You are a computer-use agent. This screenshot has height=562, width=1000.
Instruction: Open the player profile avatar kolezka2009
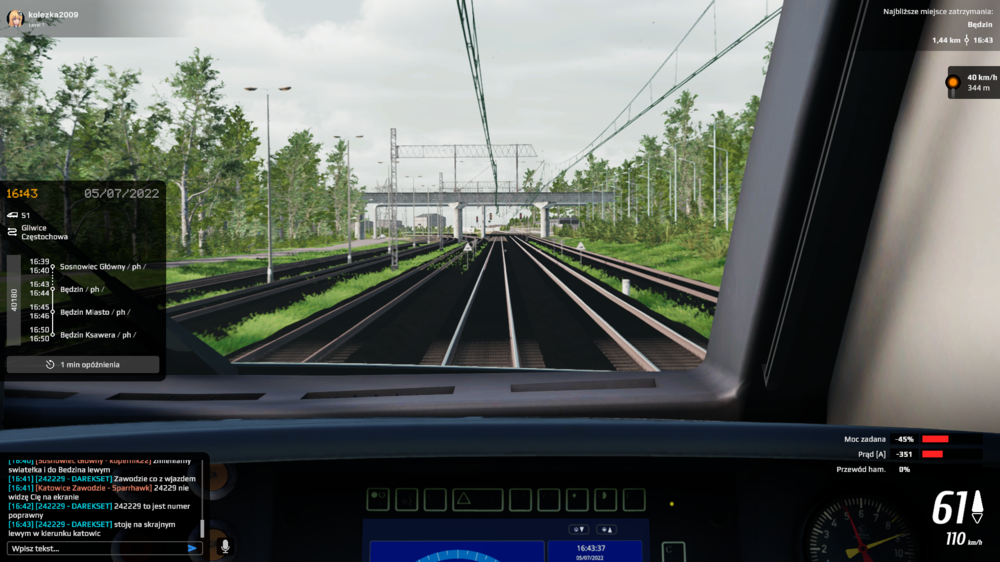click(x=16, y=18)
